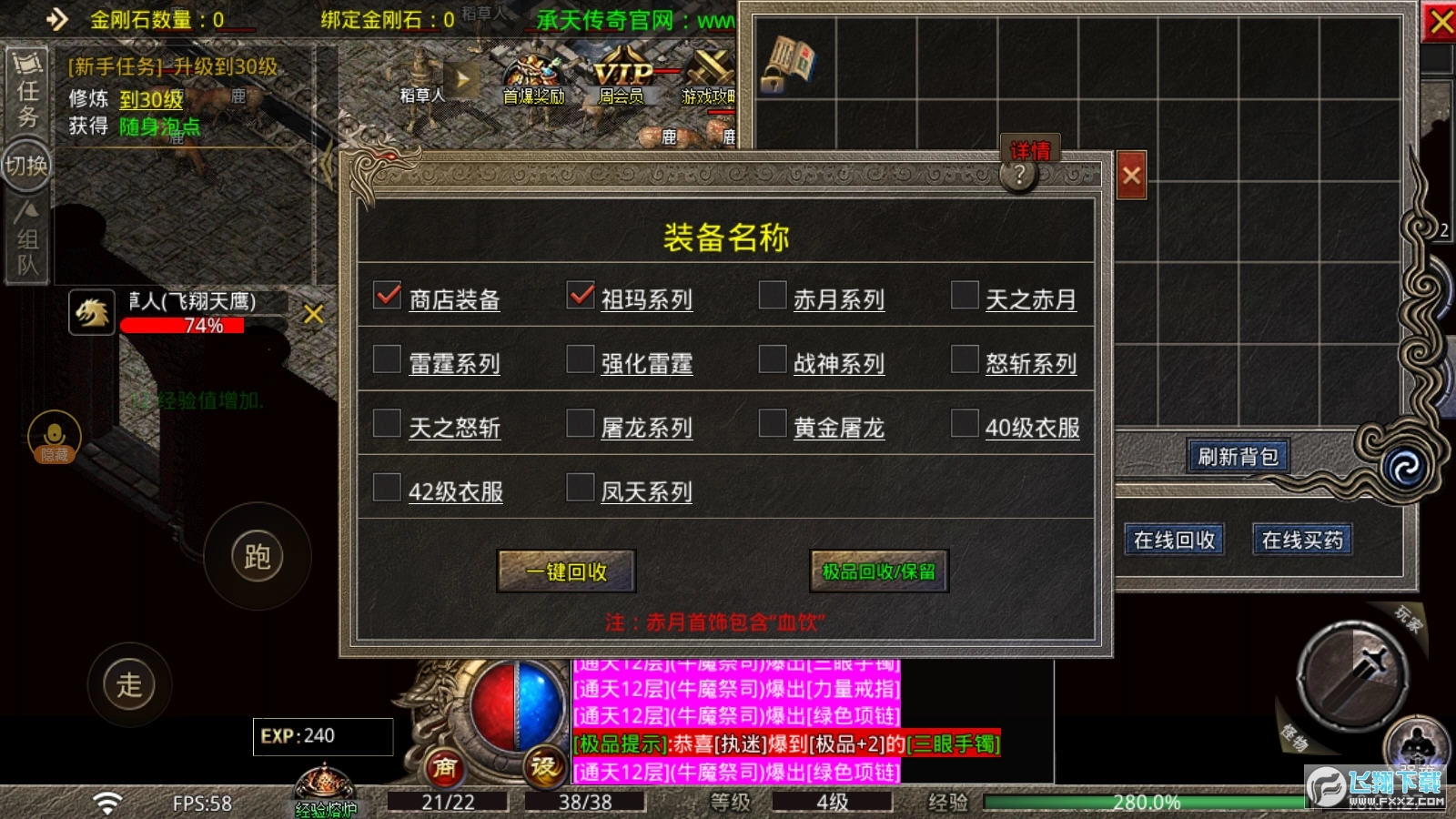Uncheck the 祖玛系列 checkbox
Screen dimensions: 1456x819
point(581,296)
